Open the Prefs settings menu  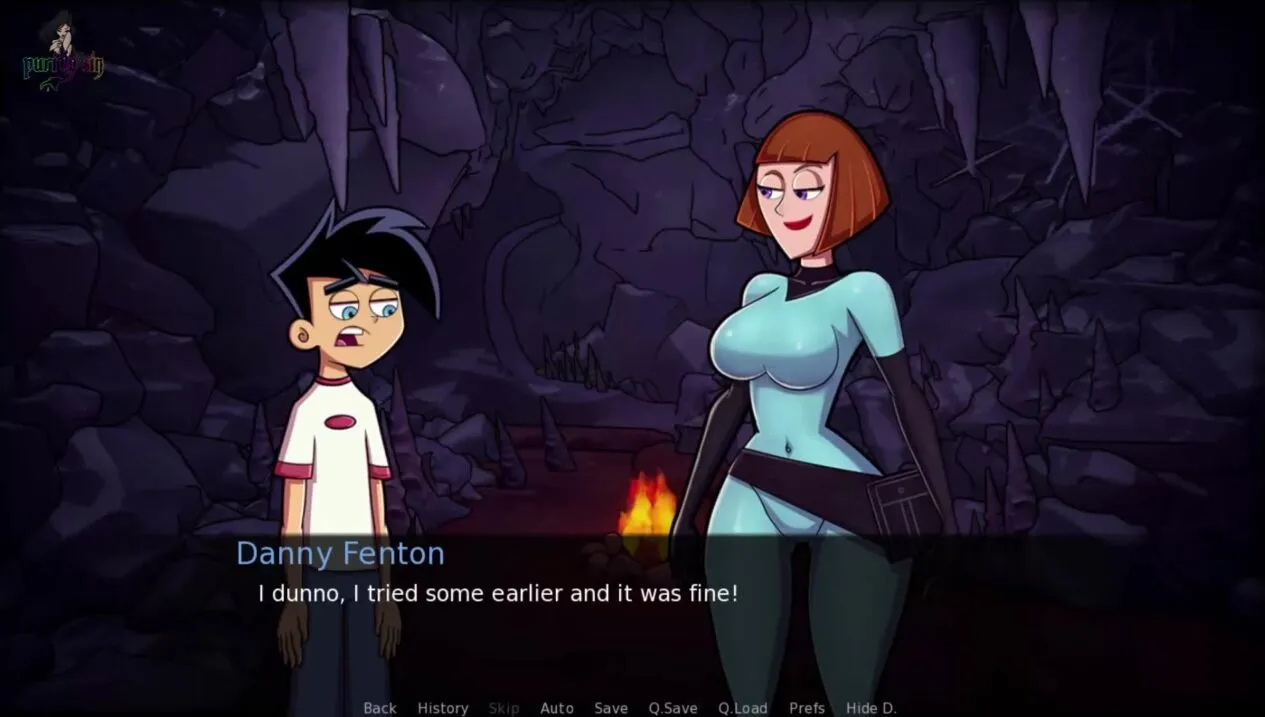(807, 708)
